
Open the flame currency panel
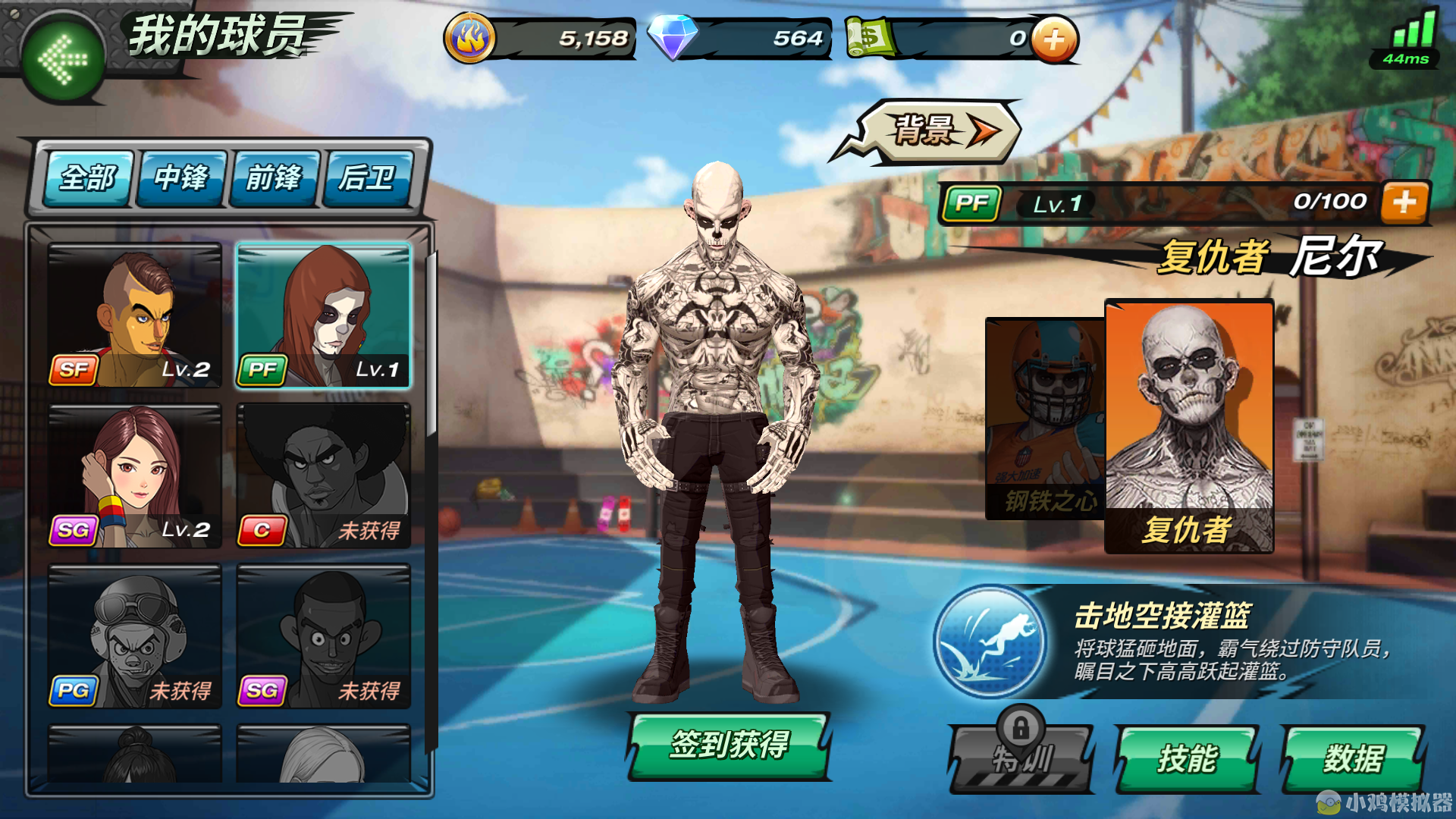tap(472, 36)
